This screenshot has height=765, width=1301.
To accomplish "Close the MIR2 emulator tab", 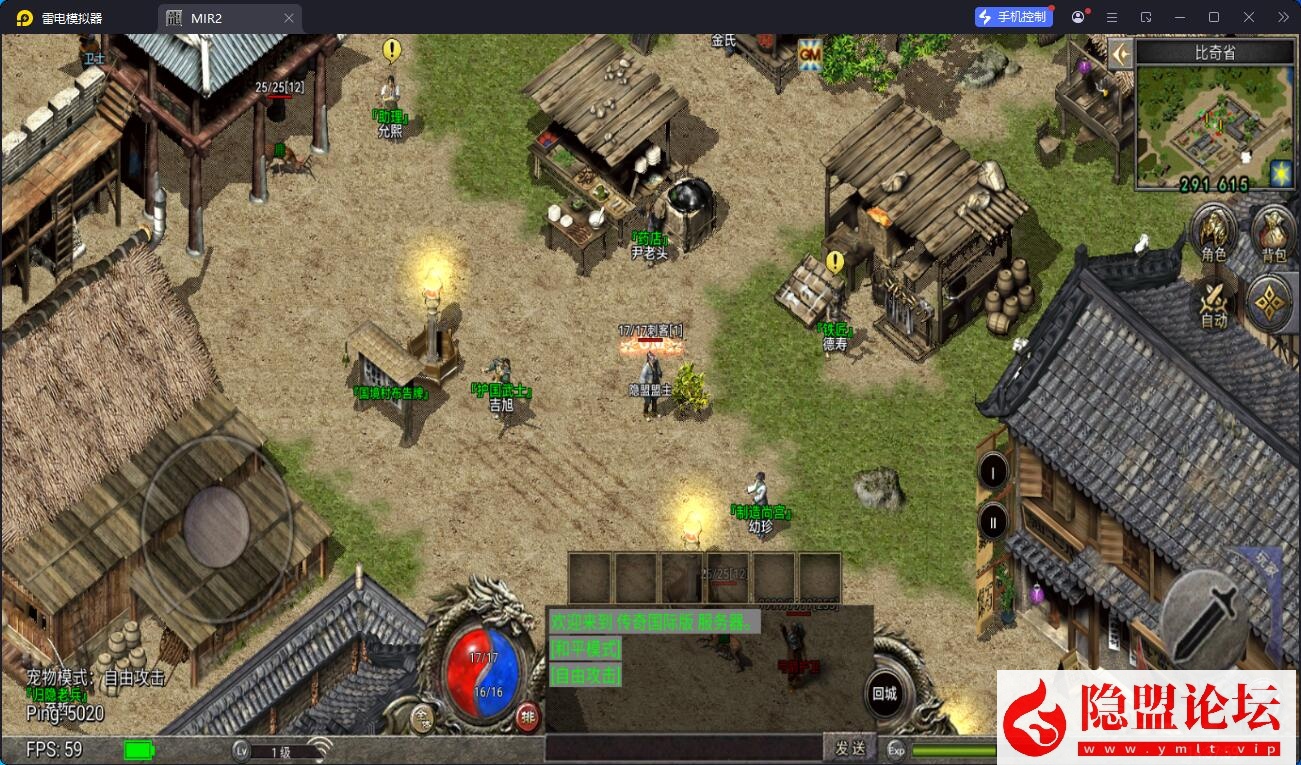I will 289,18.
